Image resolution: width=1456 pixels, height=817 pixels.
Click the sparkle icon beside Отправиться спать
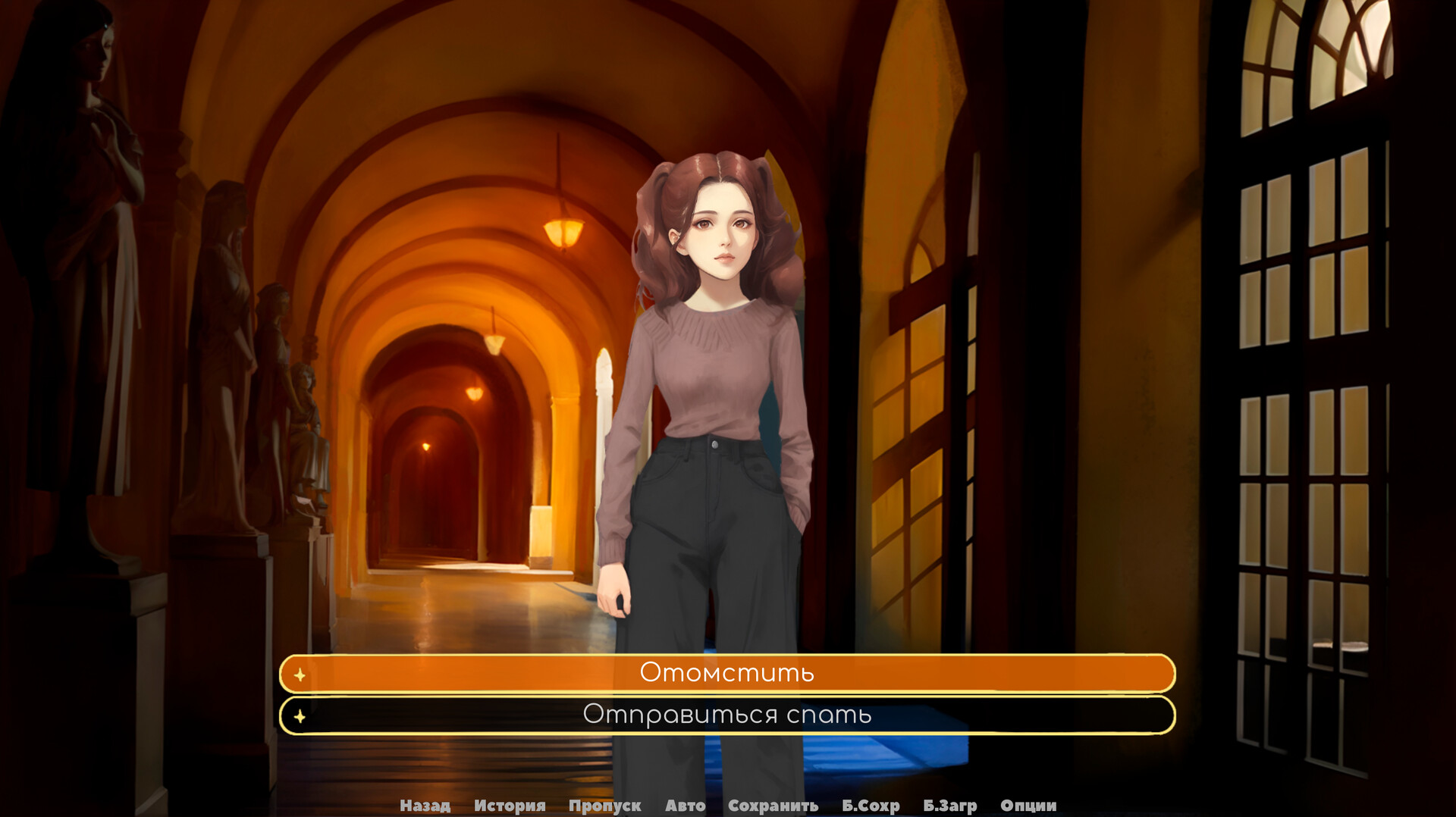[301, 714]
